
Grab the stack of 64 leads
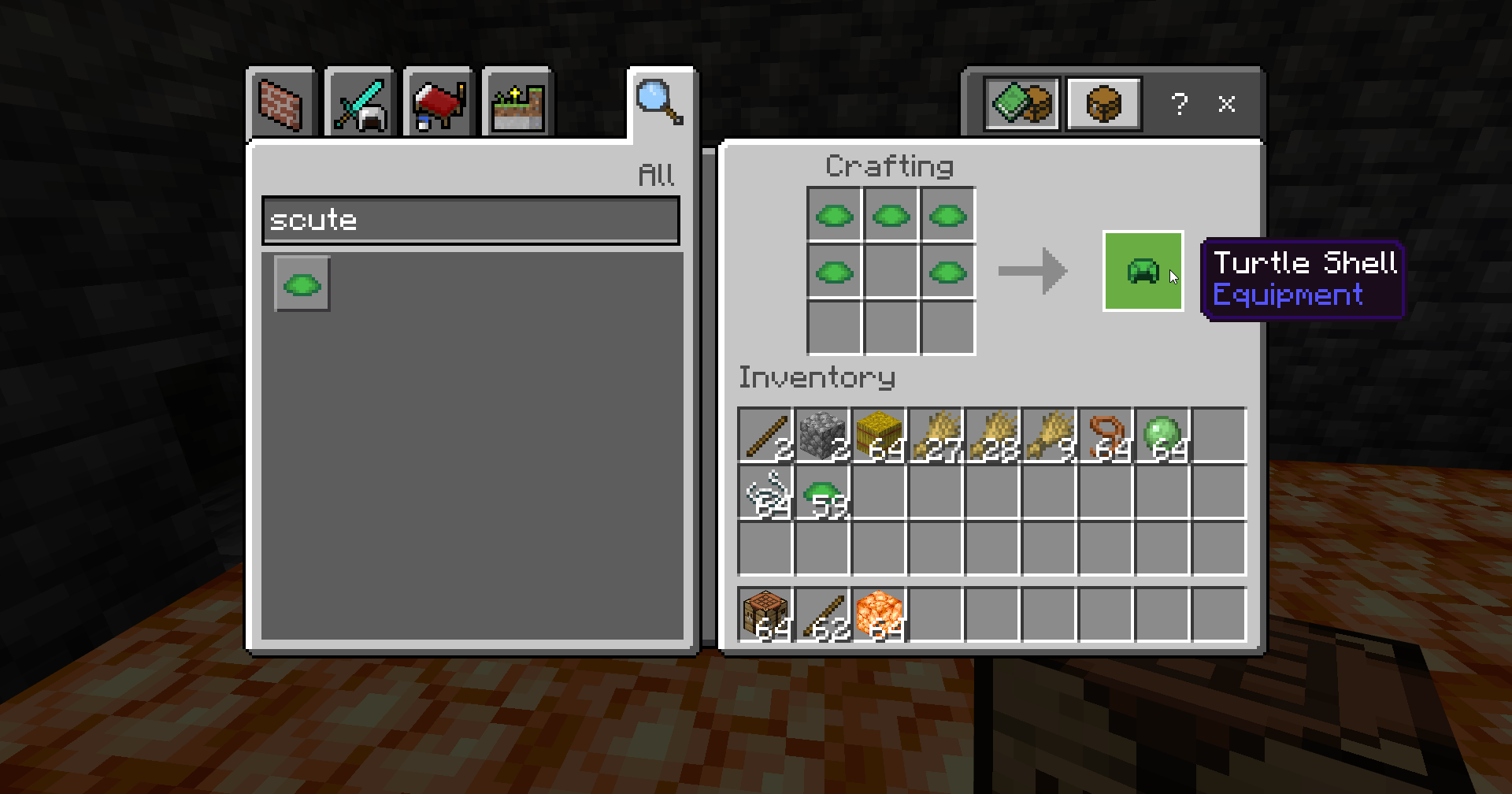[1106, 435]
